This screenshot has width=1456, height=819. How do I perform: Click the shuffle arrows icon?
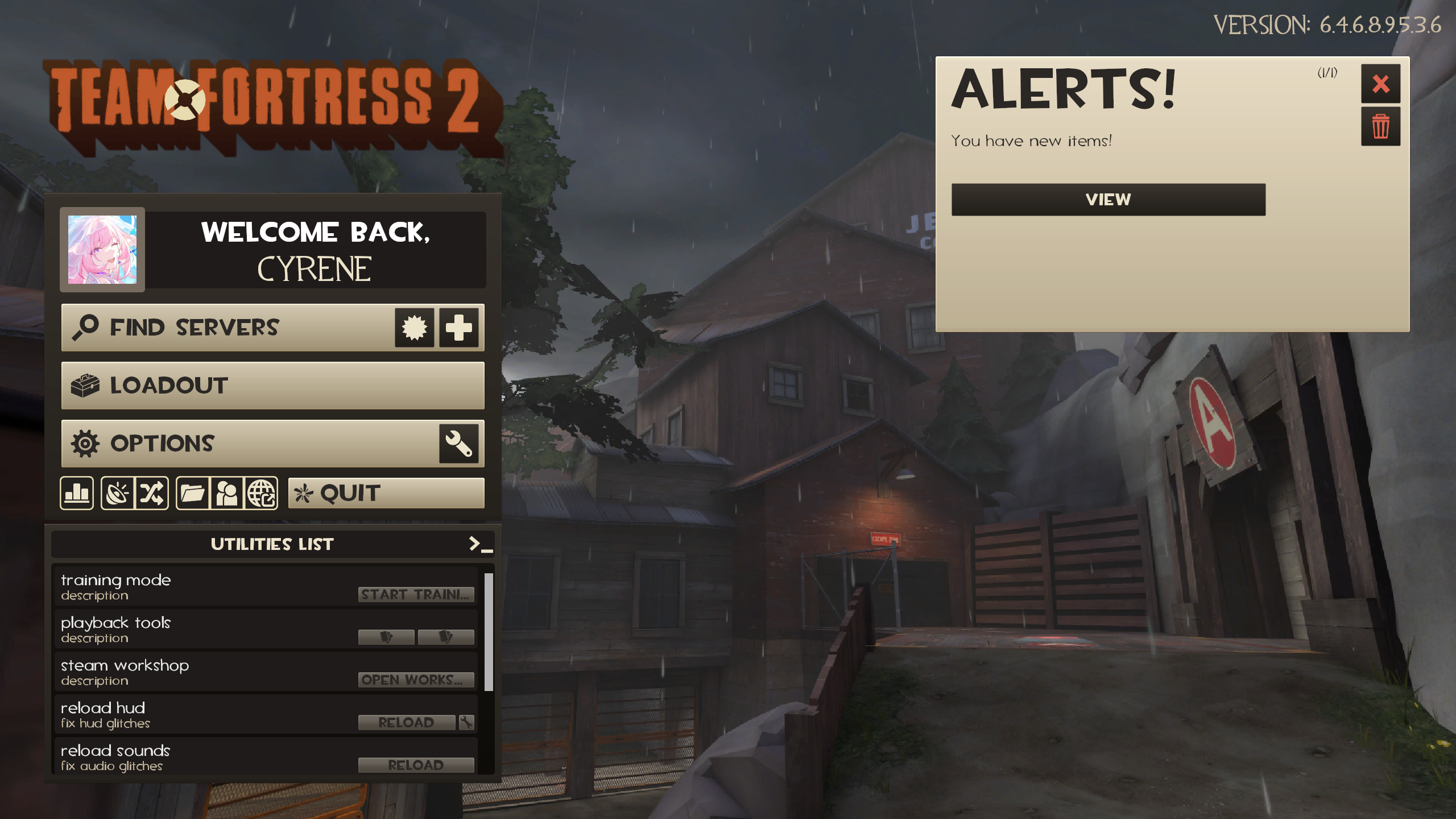152,493
